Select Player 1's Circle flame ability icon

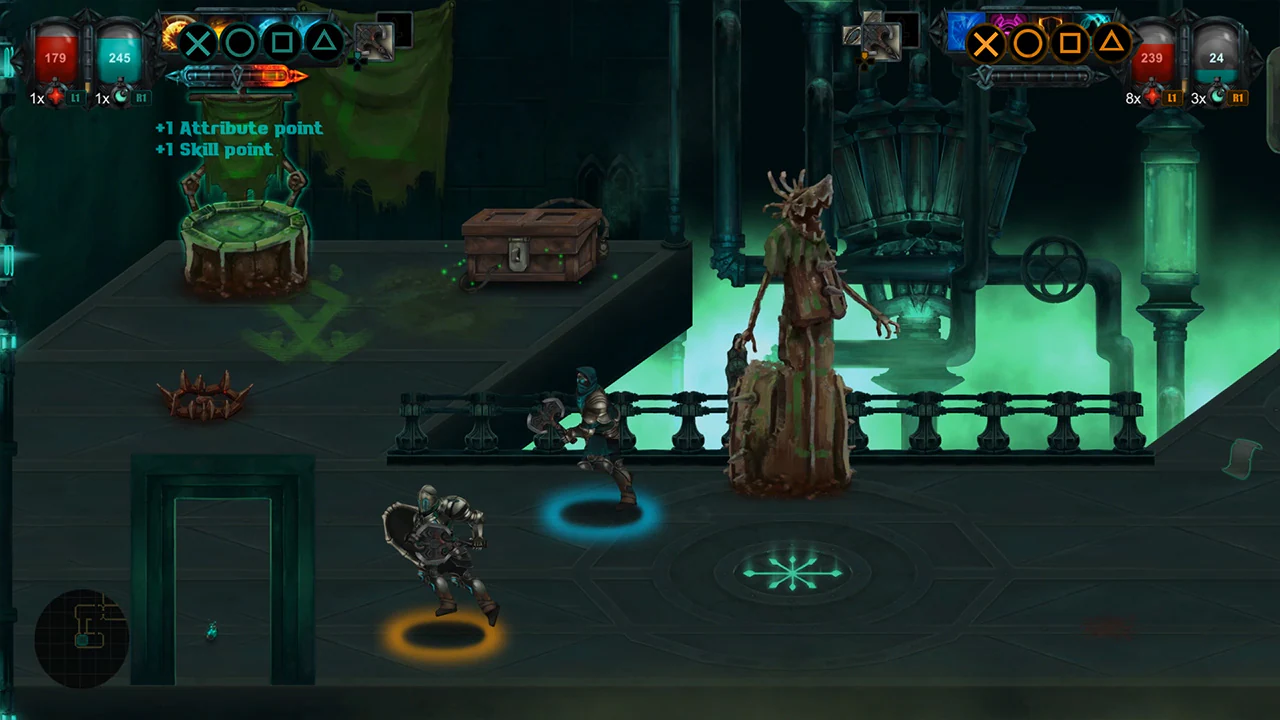coord(239,42)
